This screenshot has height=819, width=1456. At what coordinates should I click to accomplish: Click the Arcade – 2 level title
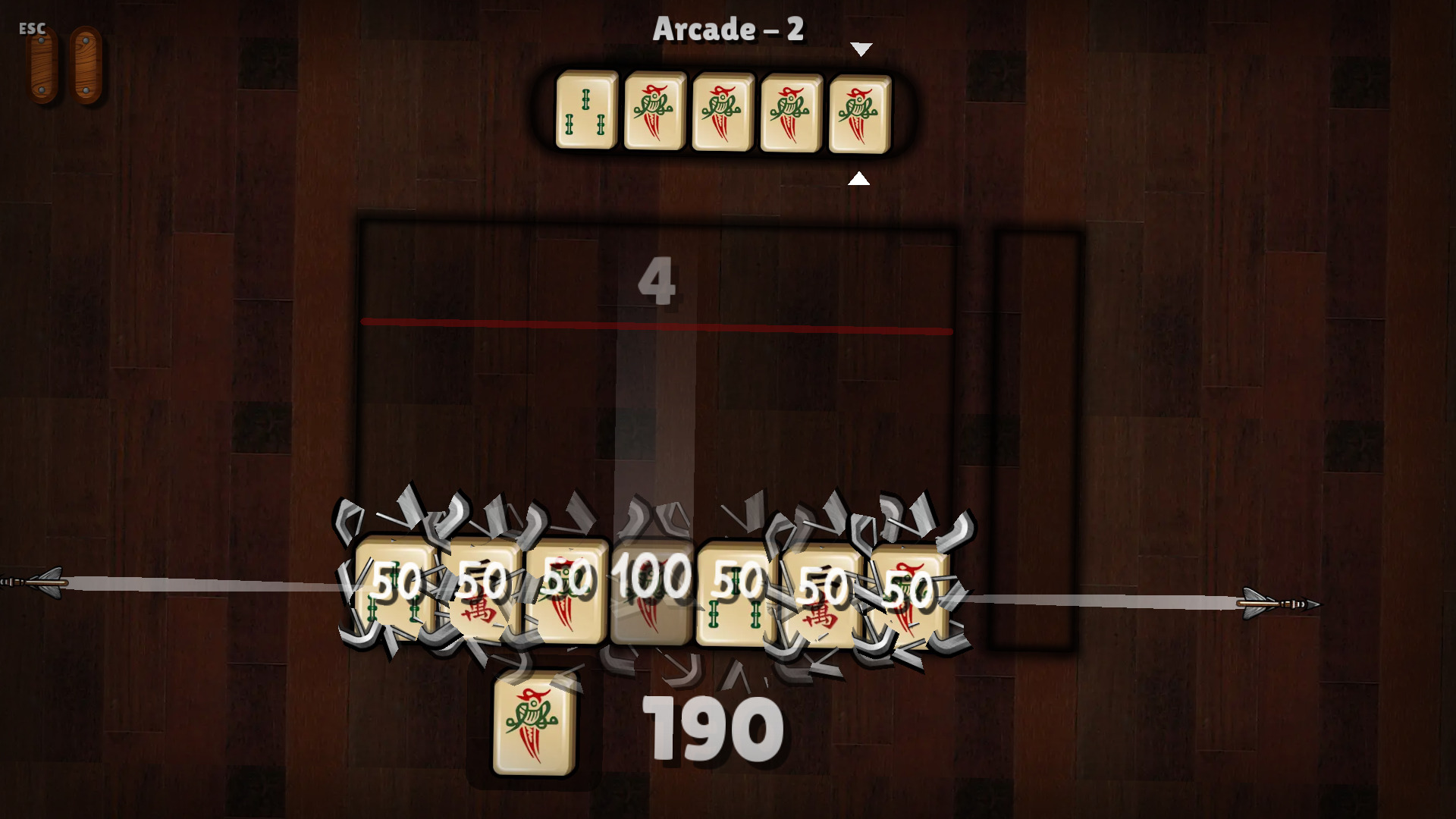click(728, 30)
